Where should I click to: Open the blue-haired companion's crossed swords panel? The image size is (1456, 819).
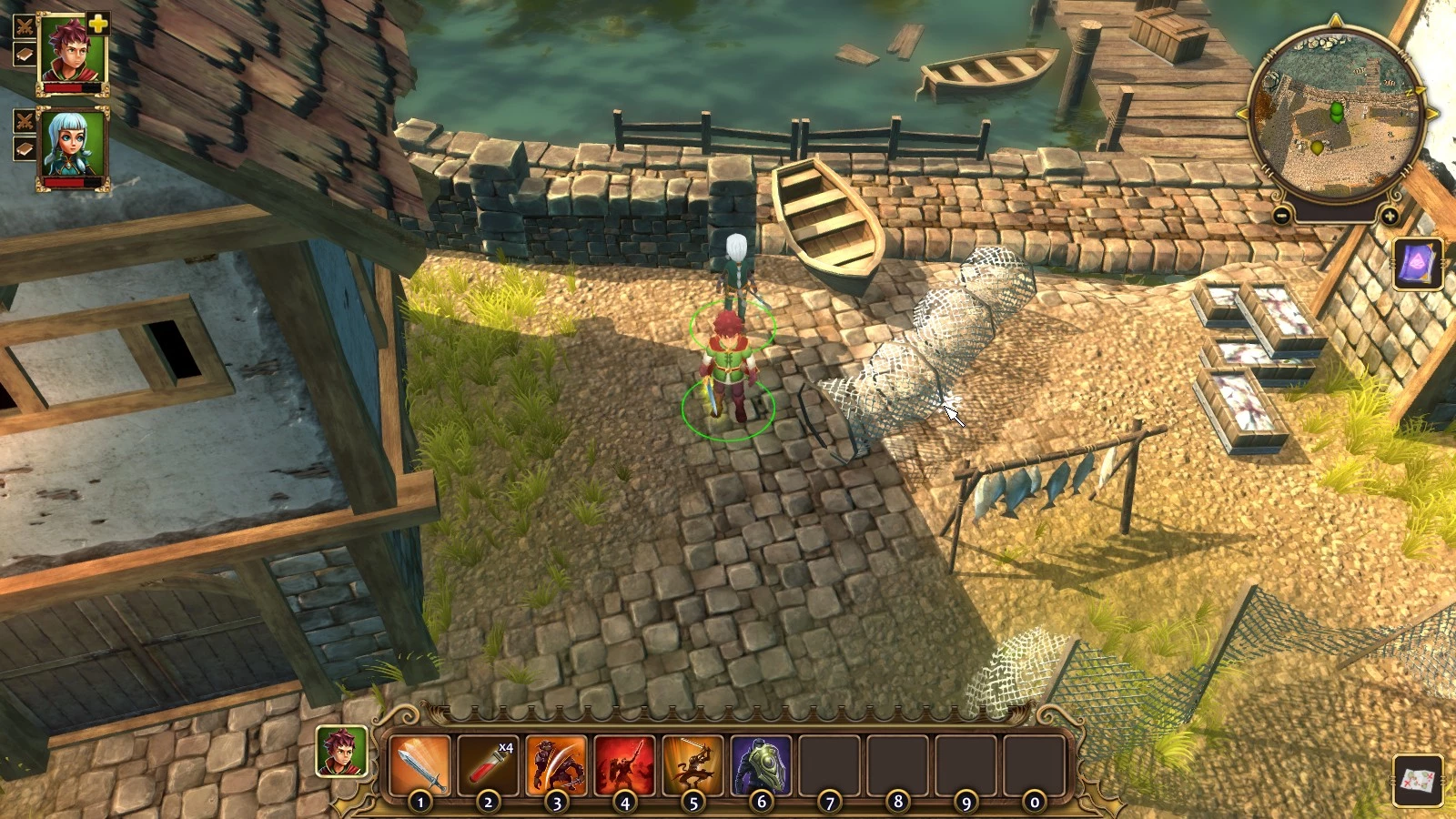(x=25, y=120)
